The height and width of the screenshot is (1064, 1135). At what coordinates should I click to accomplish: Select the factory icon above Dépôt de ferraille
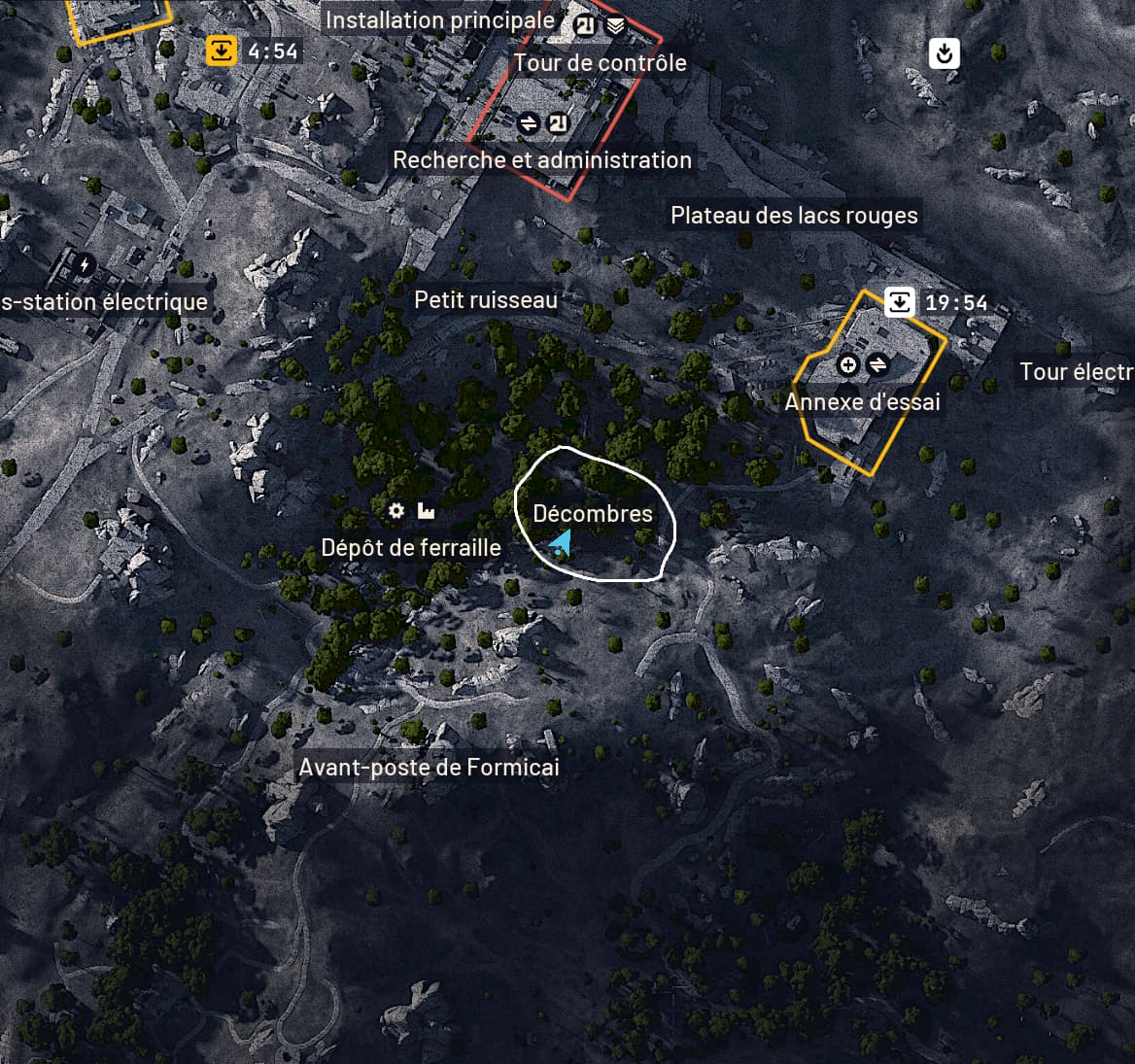(x=426, y=510)
